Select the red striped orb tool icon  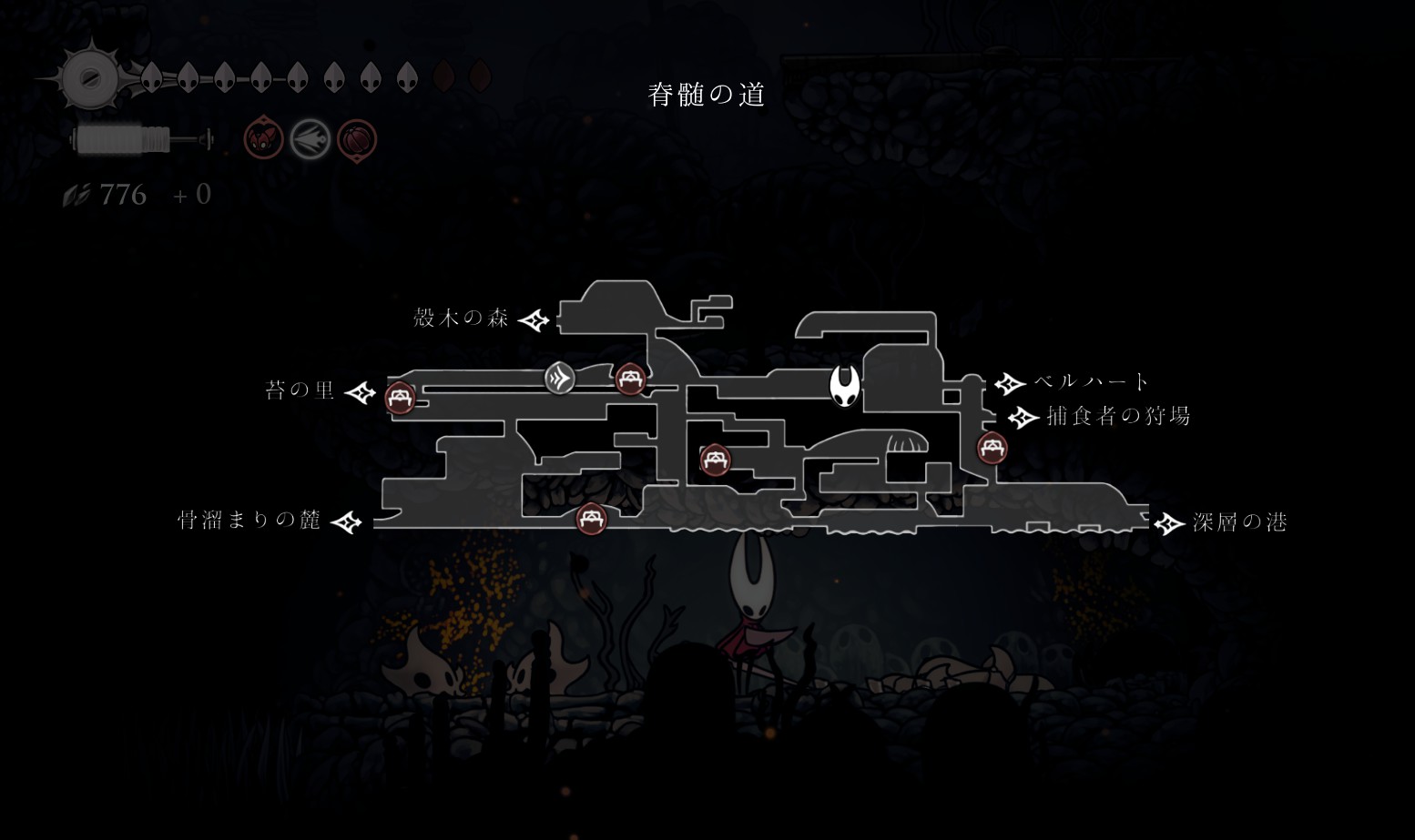click(357, 140)
